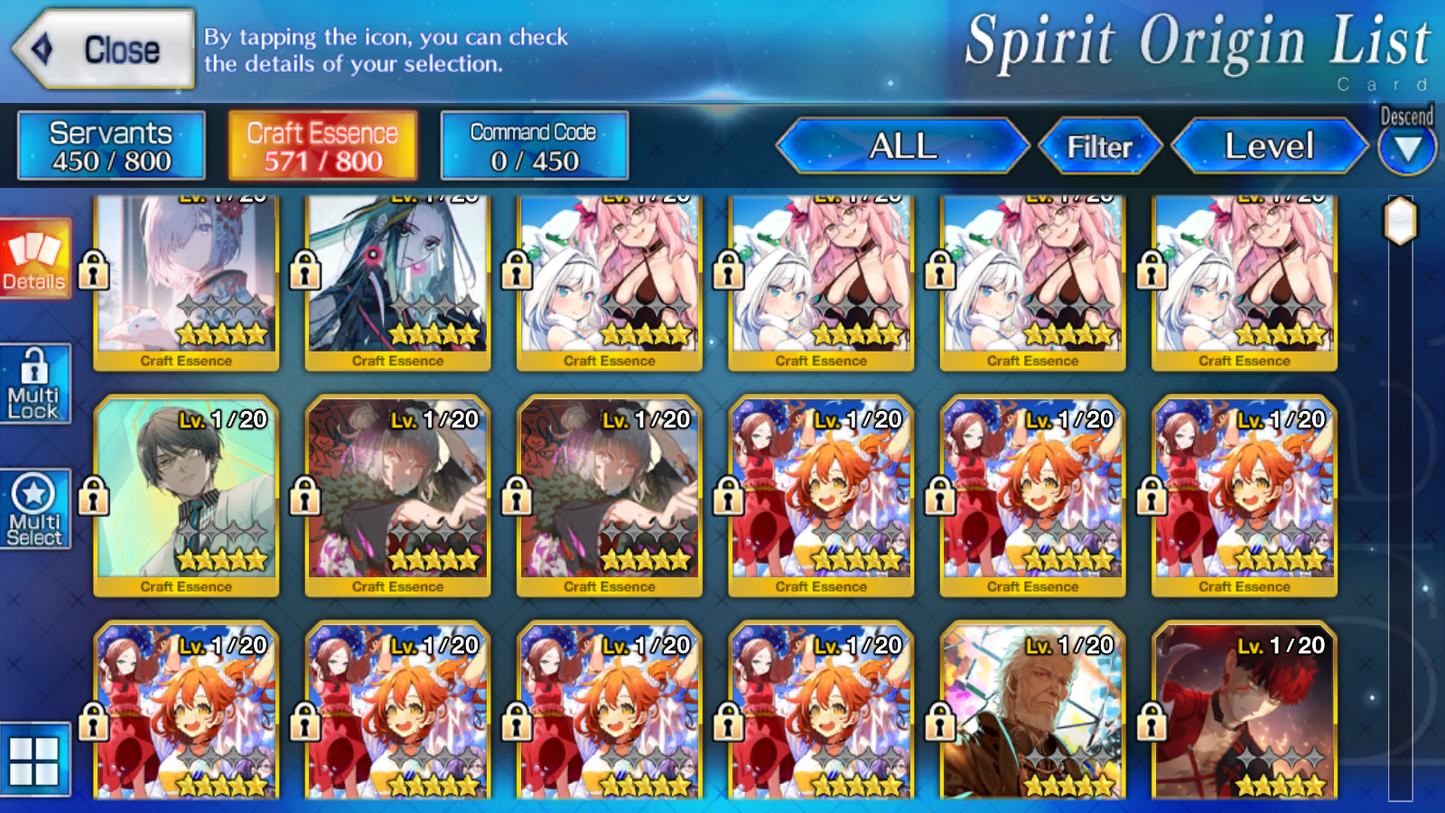The width and height of the screenshot is (1445, 813).
Task: Click the scrollbar handle on the right
Action: pos(1402,220)
